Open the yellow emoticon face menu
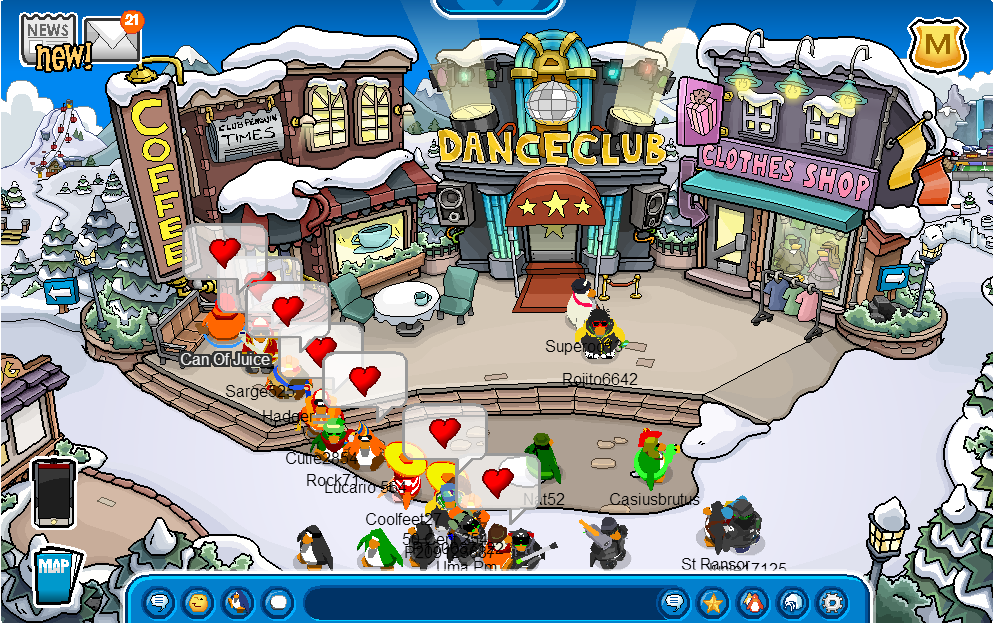The width and height of the screenshot is (994, 623). pos(198,602)
